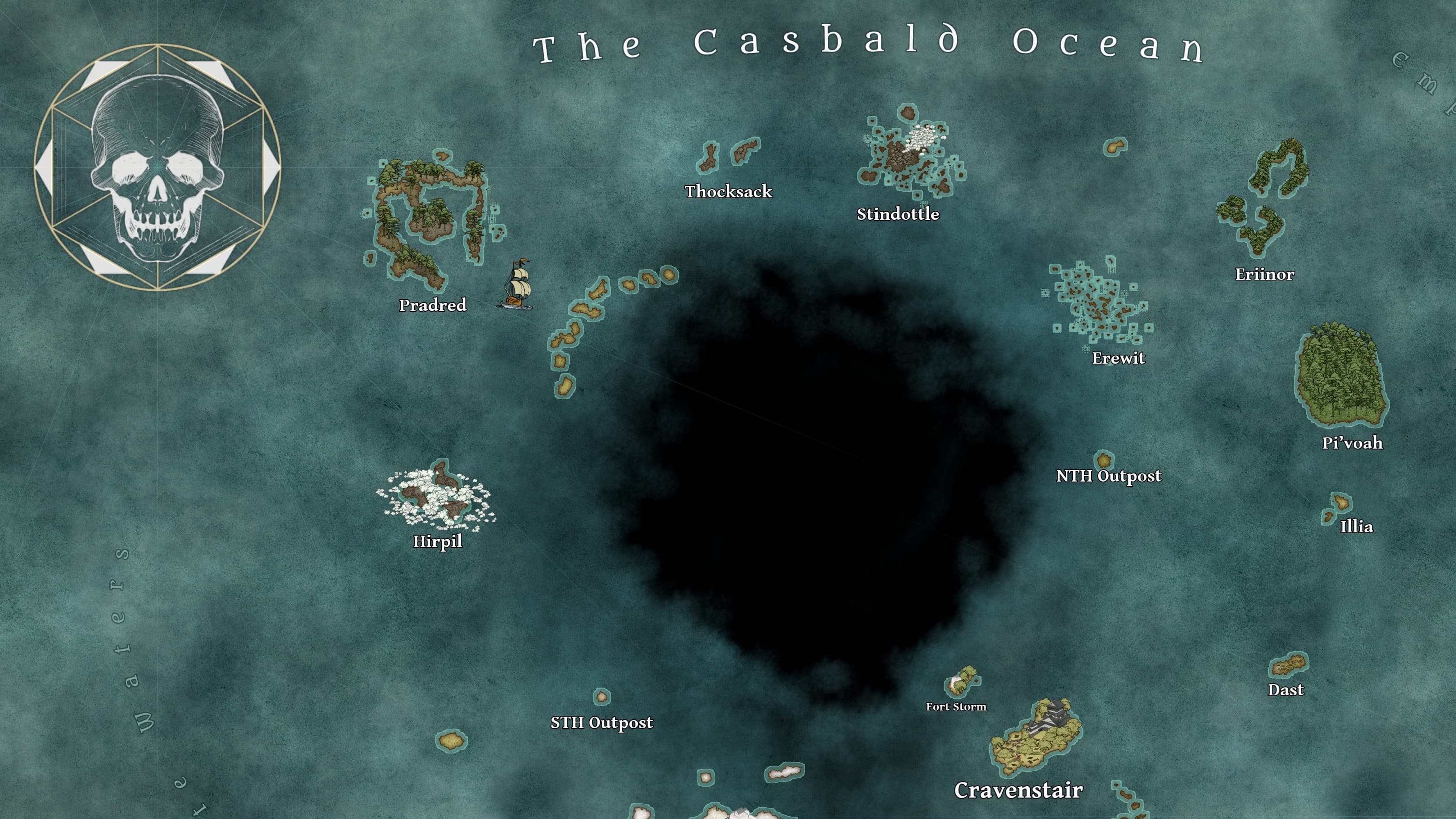
Task: Select the Hirpil island label
Action: (x=437, y=541)
